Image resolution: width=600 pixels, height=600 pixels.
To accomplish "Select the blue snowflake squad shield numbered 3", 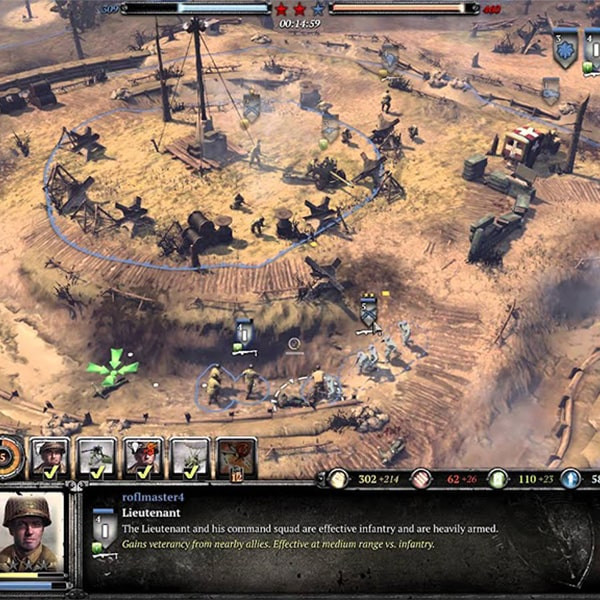I will [x=566, y=46].
